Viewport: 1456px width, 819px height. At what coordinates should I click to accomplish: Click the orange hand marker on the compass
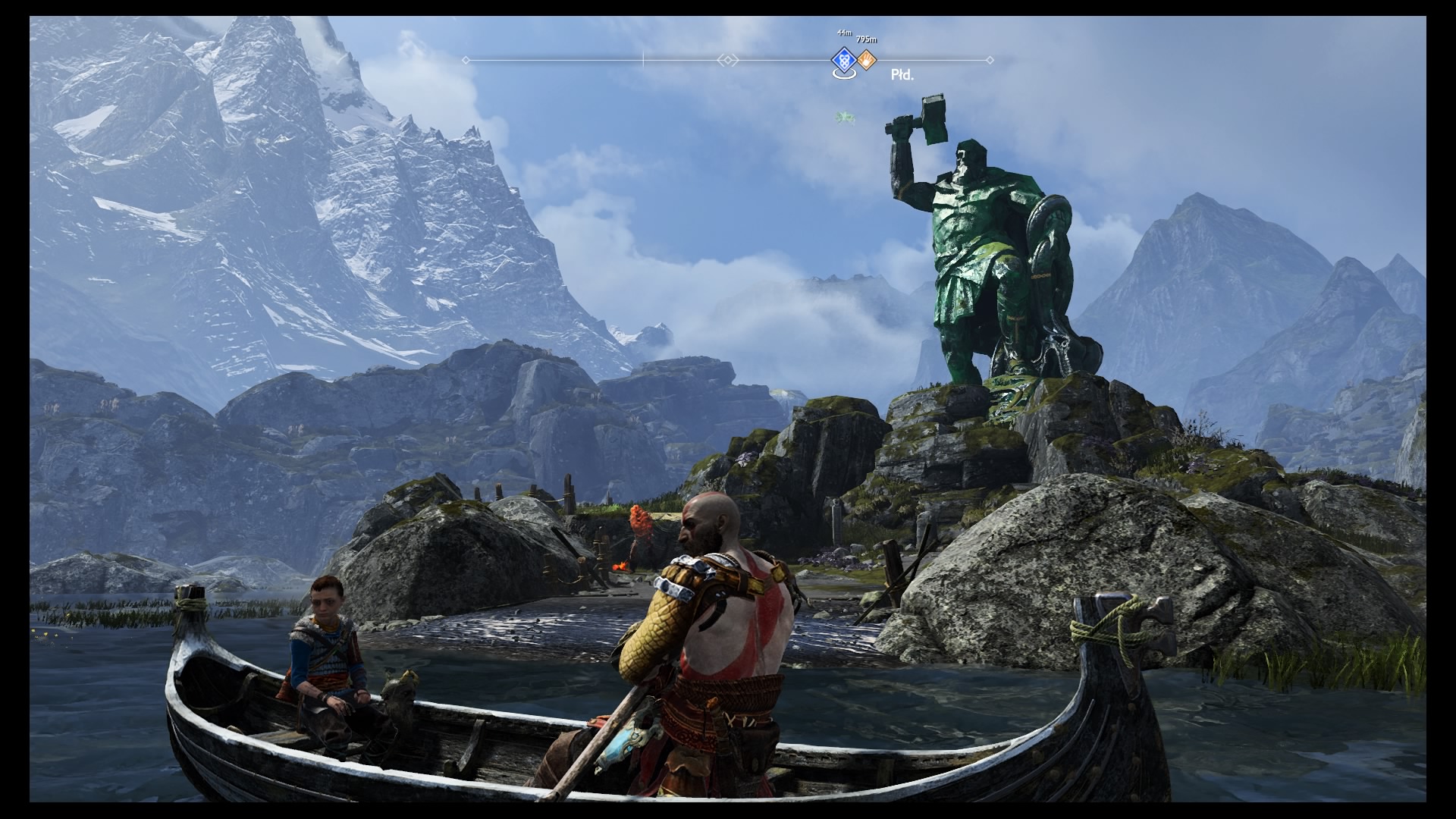(x=866, y=59)
